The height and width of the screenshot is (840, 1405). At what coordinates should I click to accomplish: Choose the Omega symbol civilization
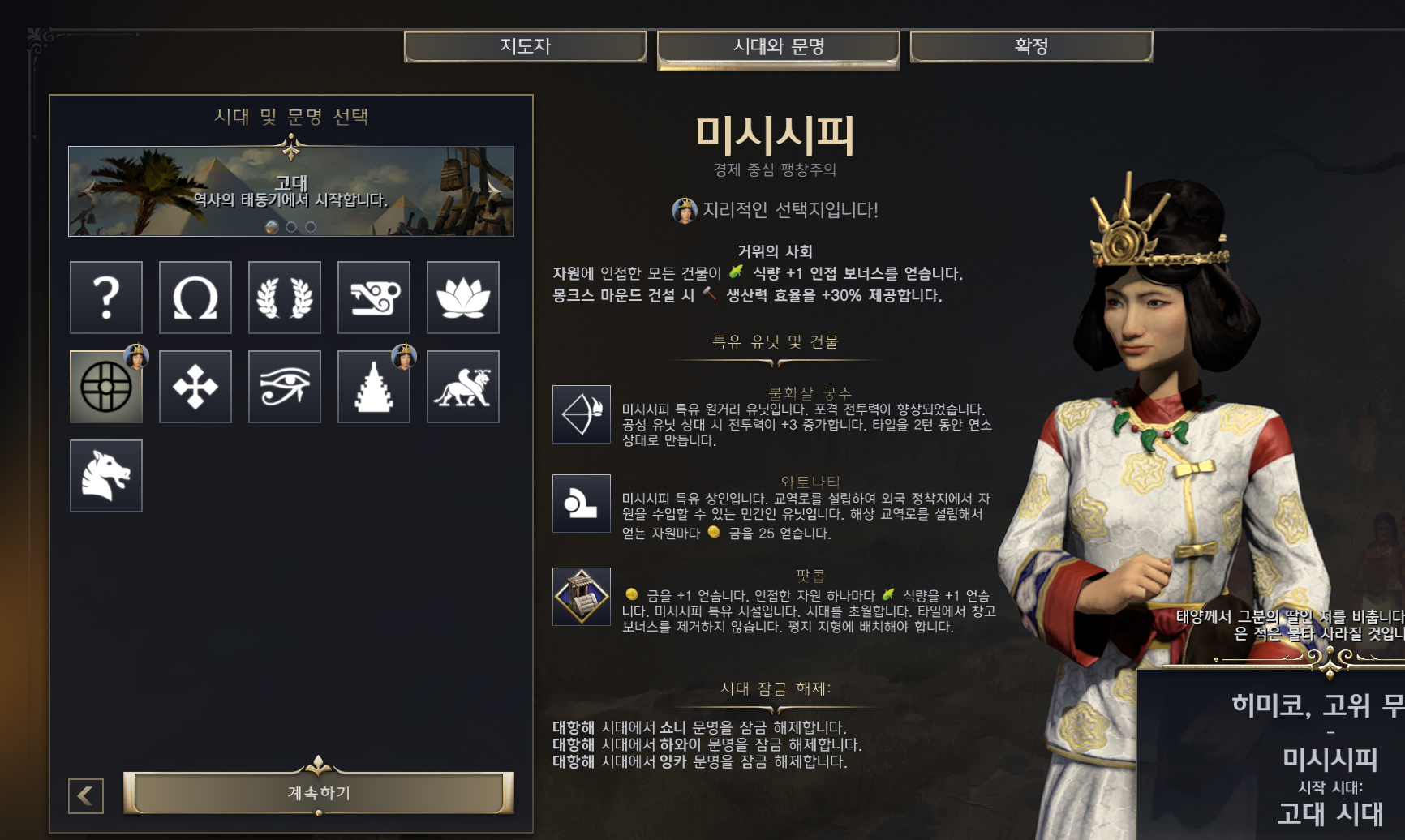[x=195, y=298]
